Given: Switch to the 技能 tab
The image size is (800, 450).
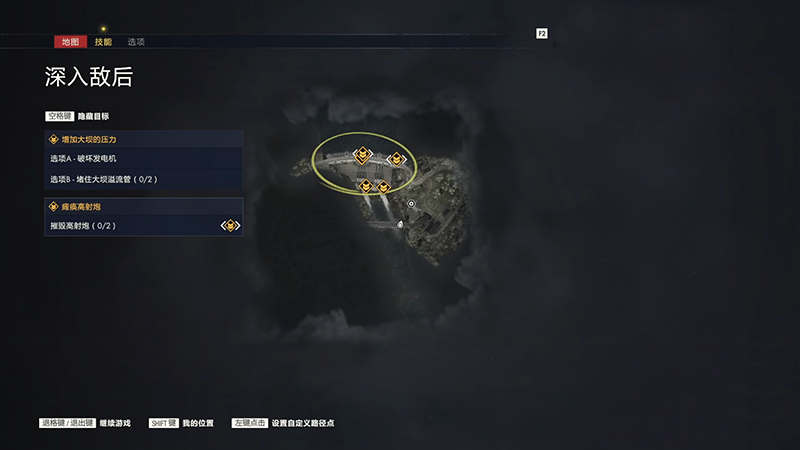Looking at the screenshot, I should pos(103,42).
